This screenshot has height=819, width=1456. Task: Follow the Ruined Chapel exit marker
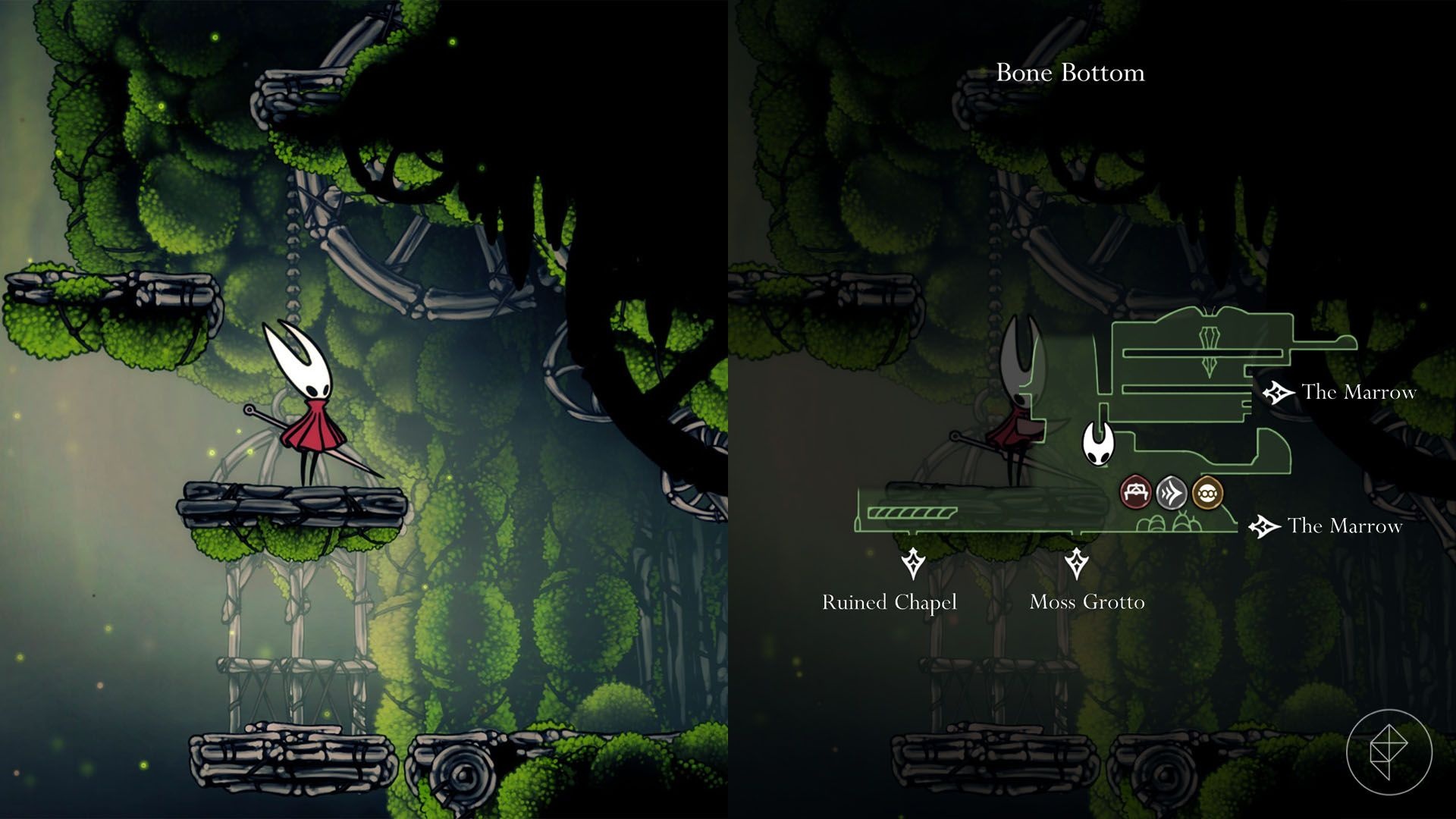913,564
